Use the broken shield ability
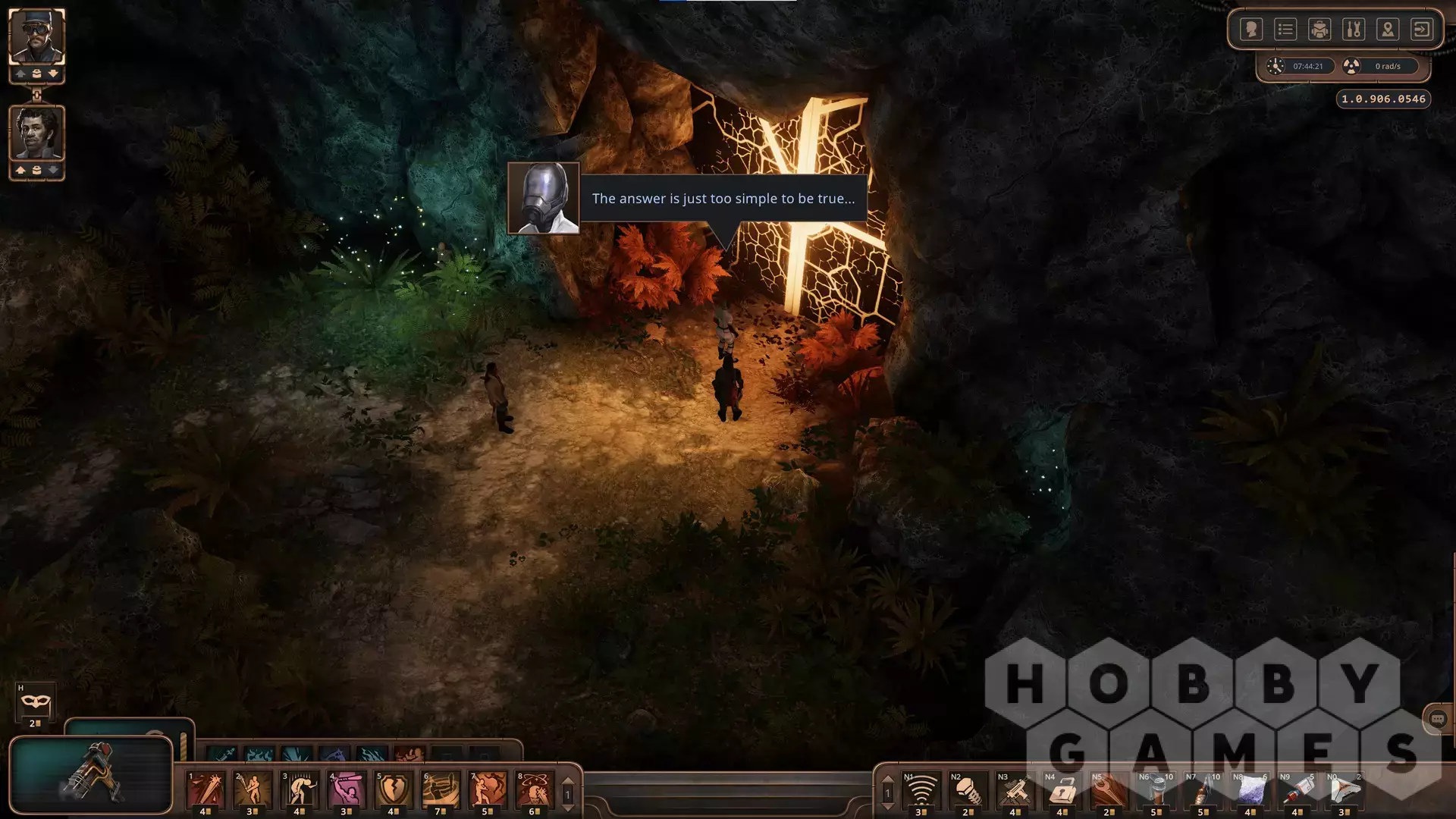Image resolution: width=1456 pixels, height=819 pixels. (394, 790)
